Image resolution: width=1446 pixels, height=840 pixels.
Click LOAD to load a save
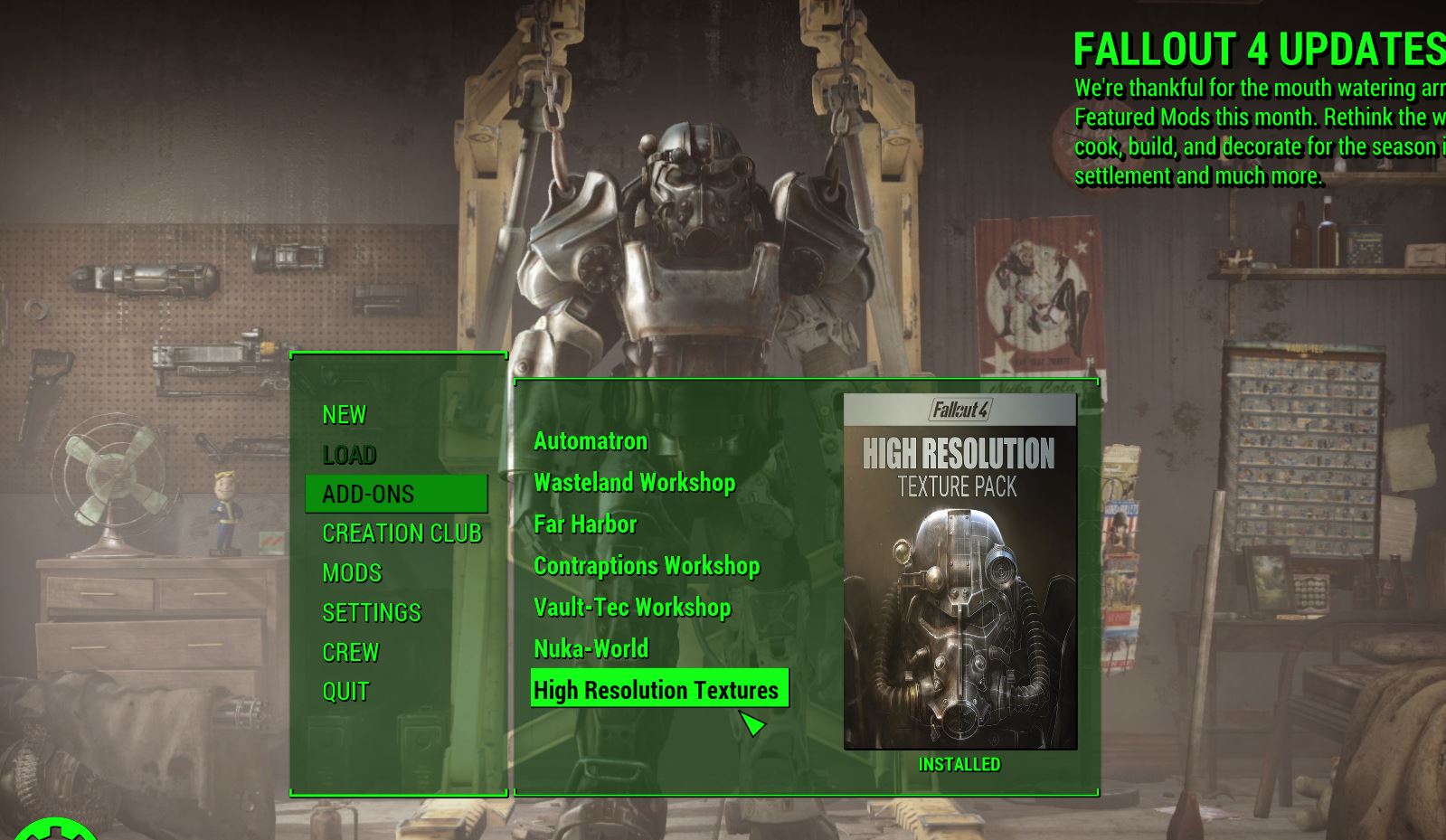349,454
